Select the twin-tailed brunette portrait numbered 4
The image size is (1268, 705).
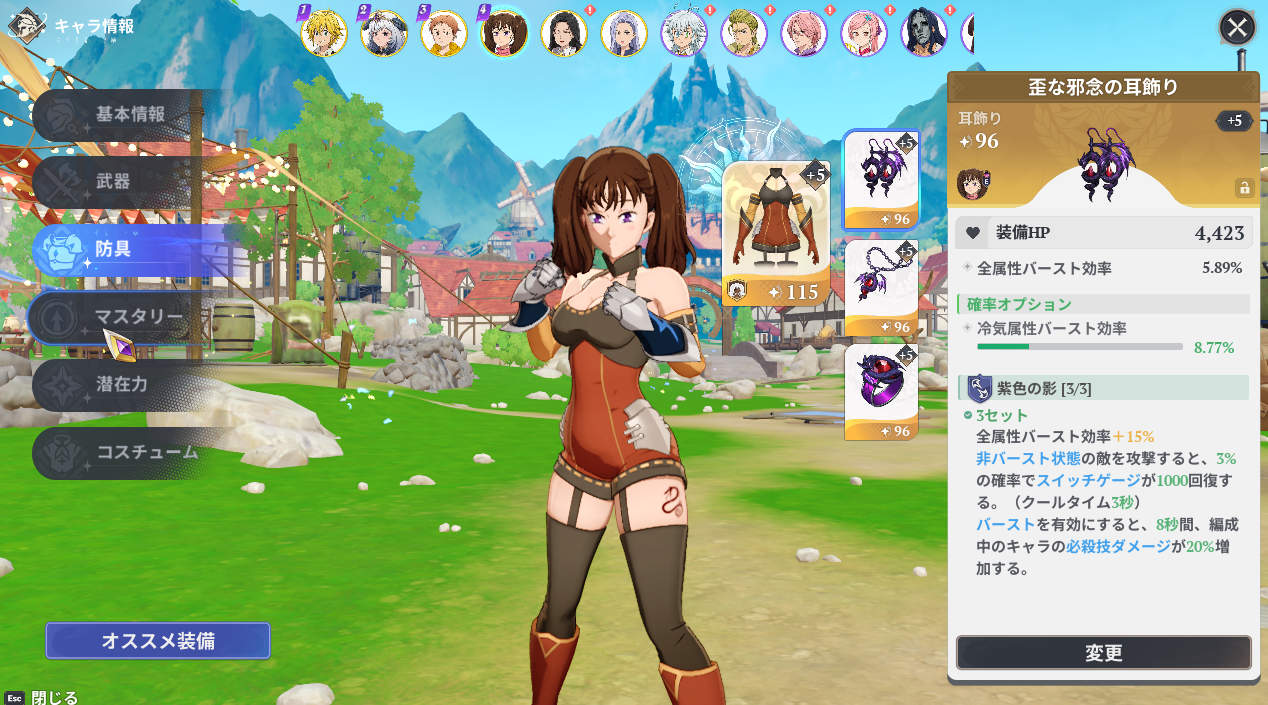click(x=504, y=33)
